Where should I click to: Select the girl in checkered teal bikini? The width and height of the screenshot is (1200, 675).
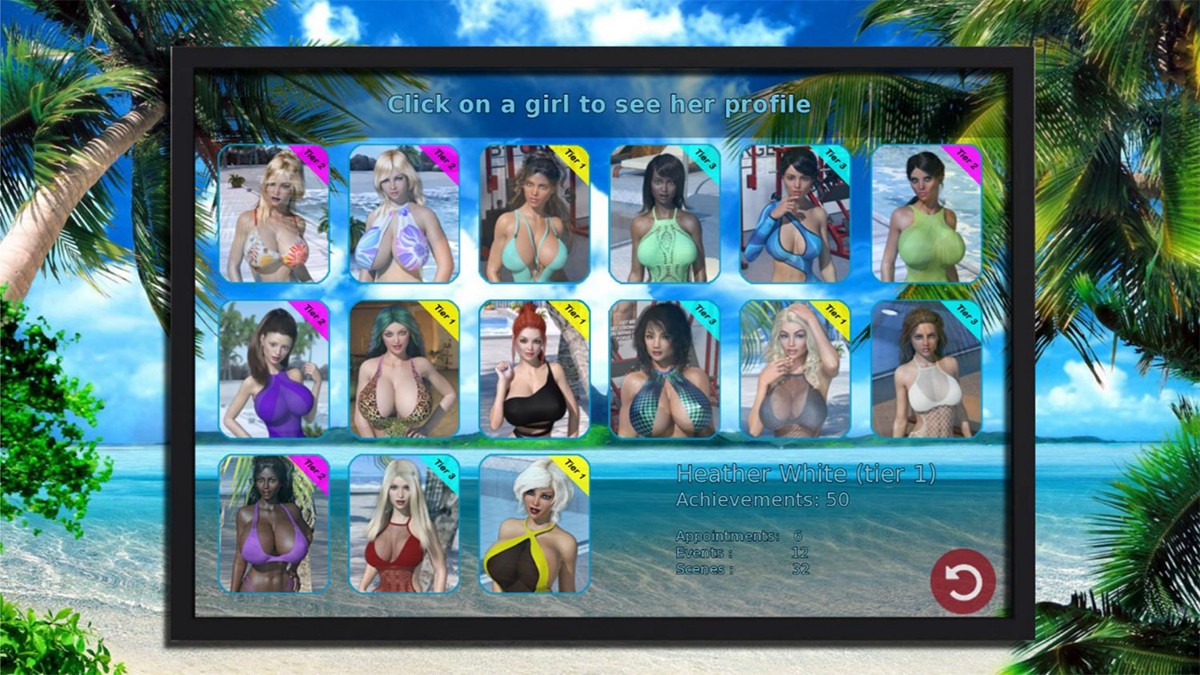pyautogui.click(x=664, y=369)
